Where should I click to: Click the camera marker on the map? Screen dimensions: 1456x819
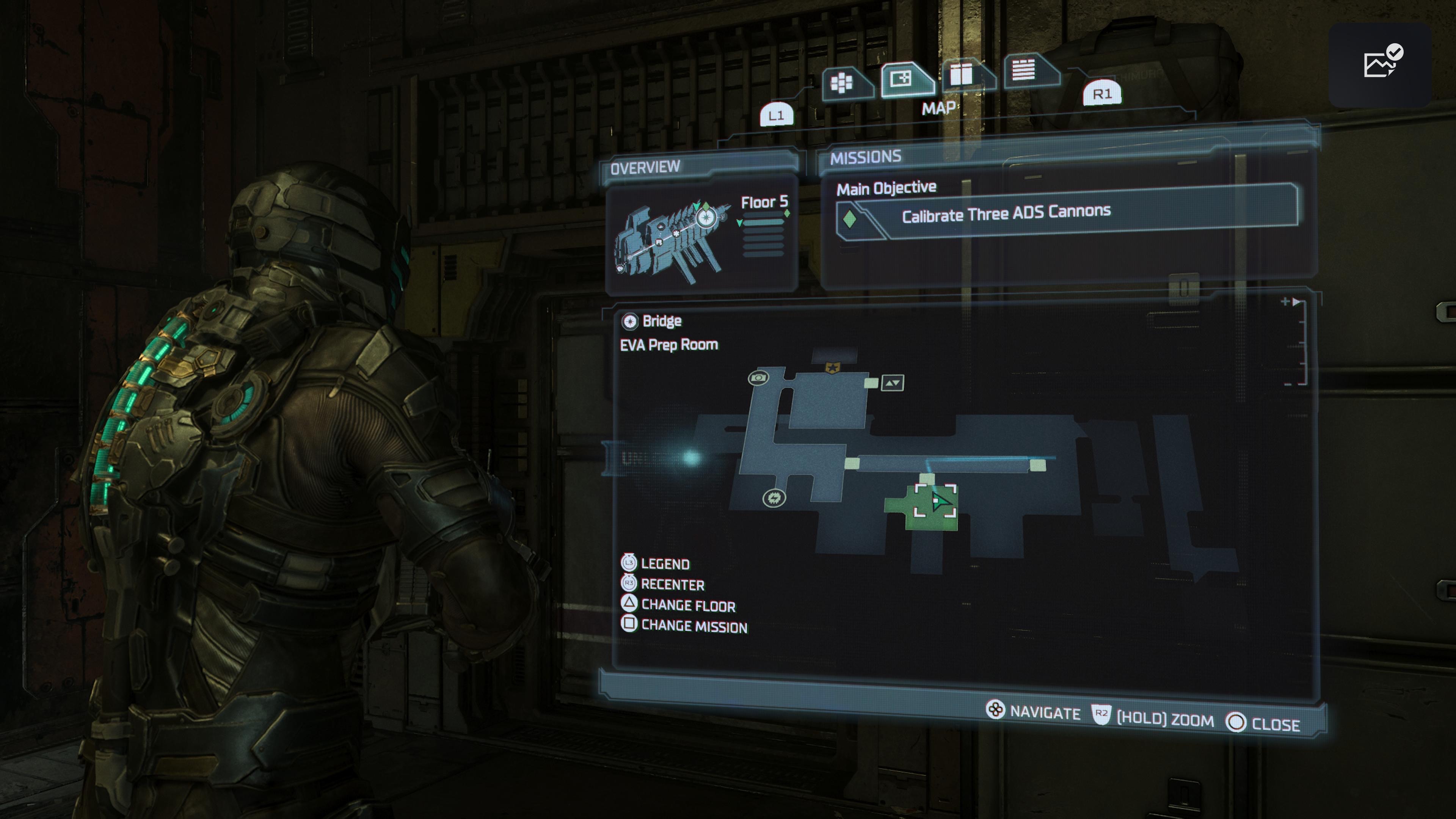759,378
